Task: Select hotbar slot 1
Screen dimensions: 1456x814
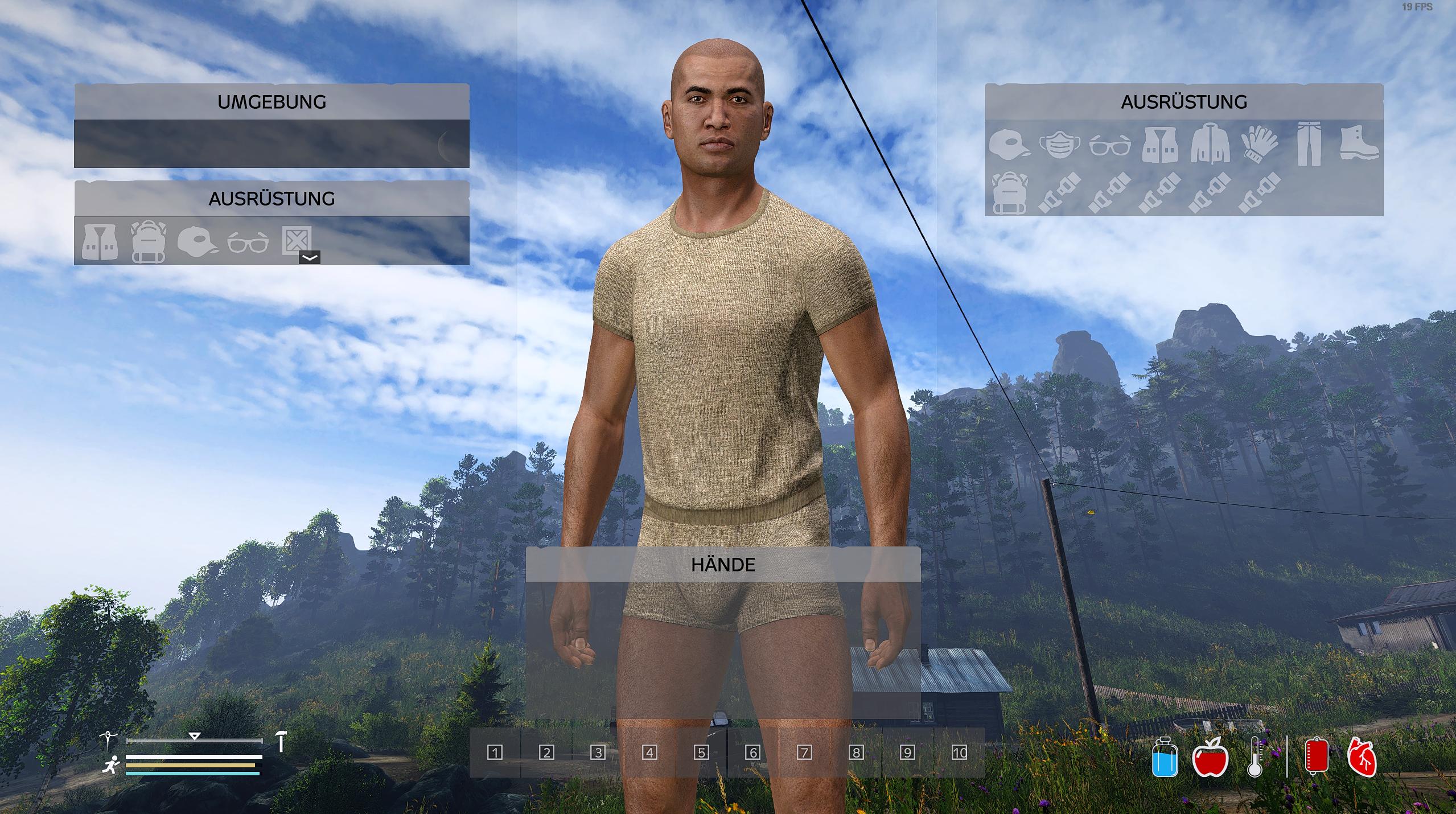Action: [x=495, y=753]
